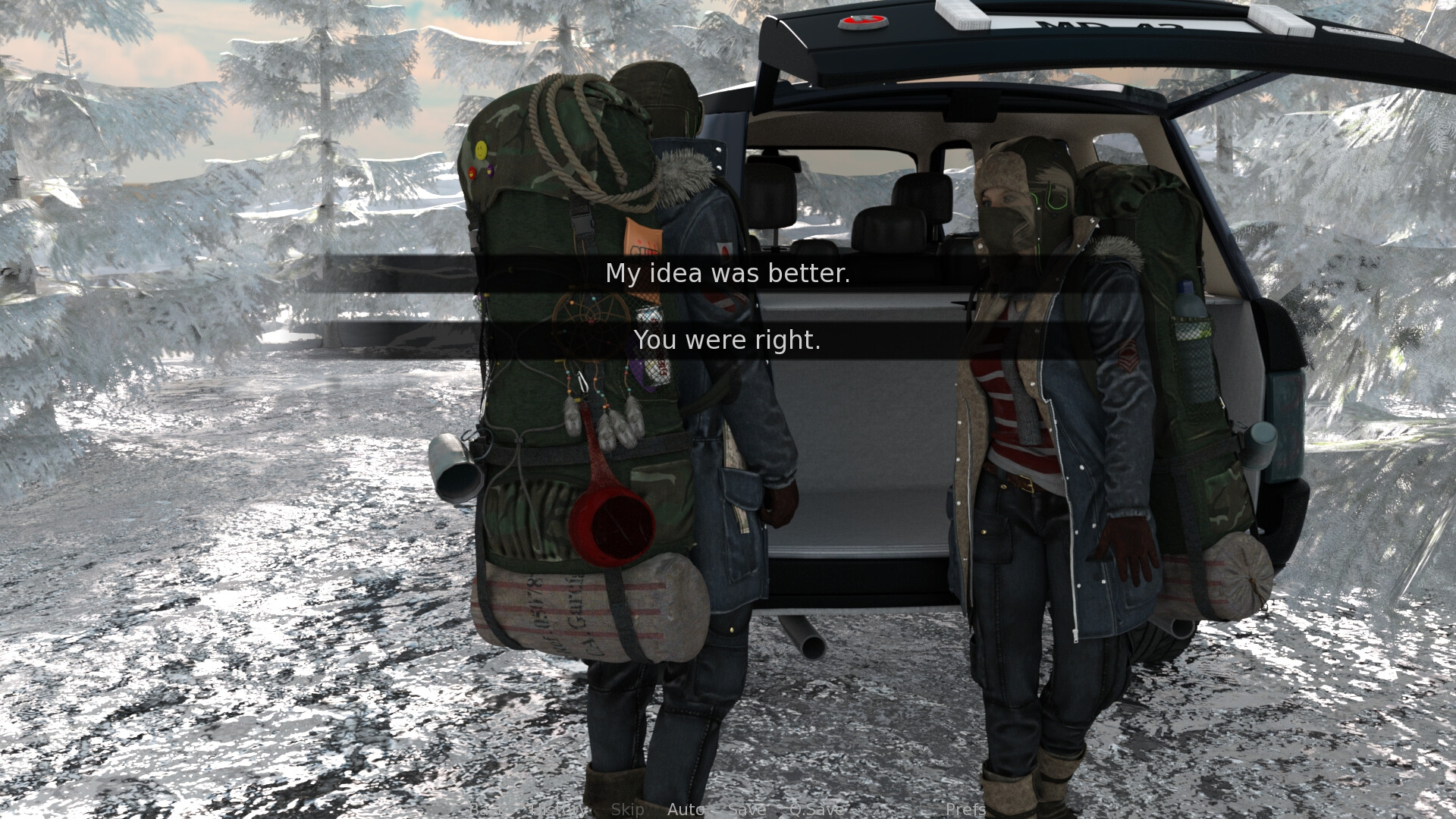
Task: Activate Auto-play for dialogue
Action: 686,810
